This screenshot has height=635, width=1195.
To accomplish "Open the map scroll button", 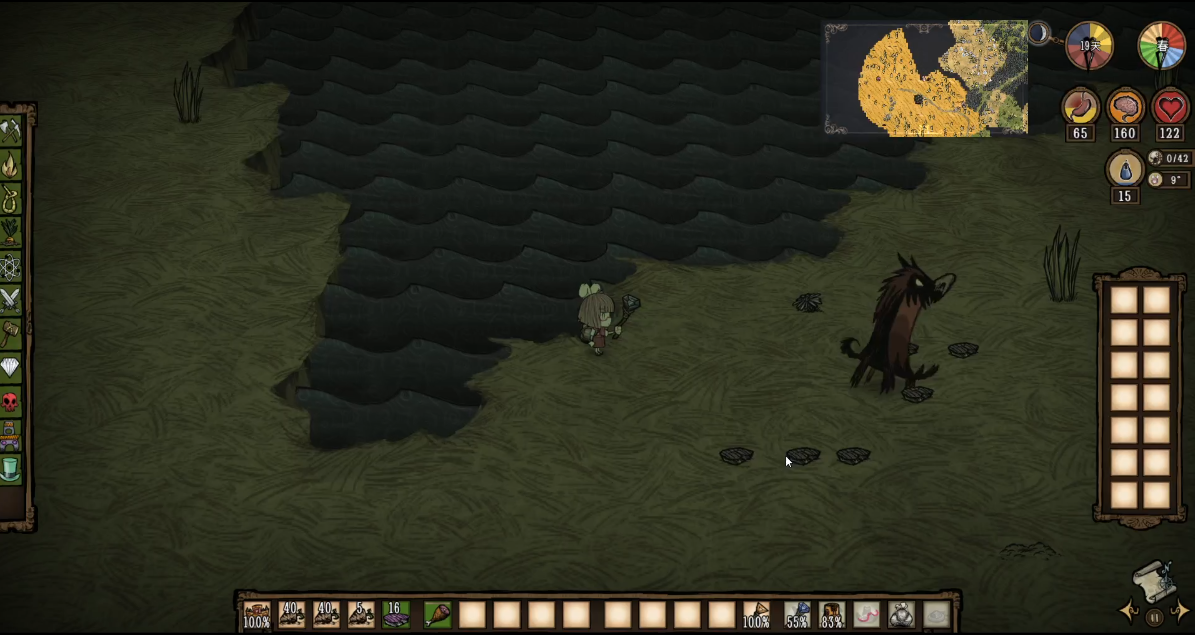I will pos(1153,580).
